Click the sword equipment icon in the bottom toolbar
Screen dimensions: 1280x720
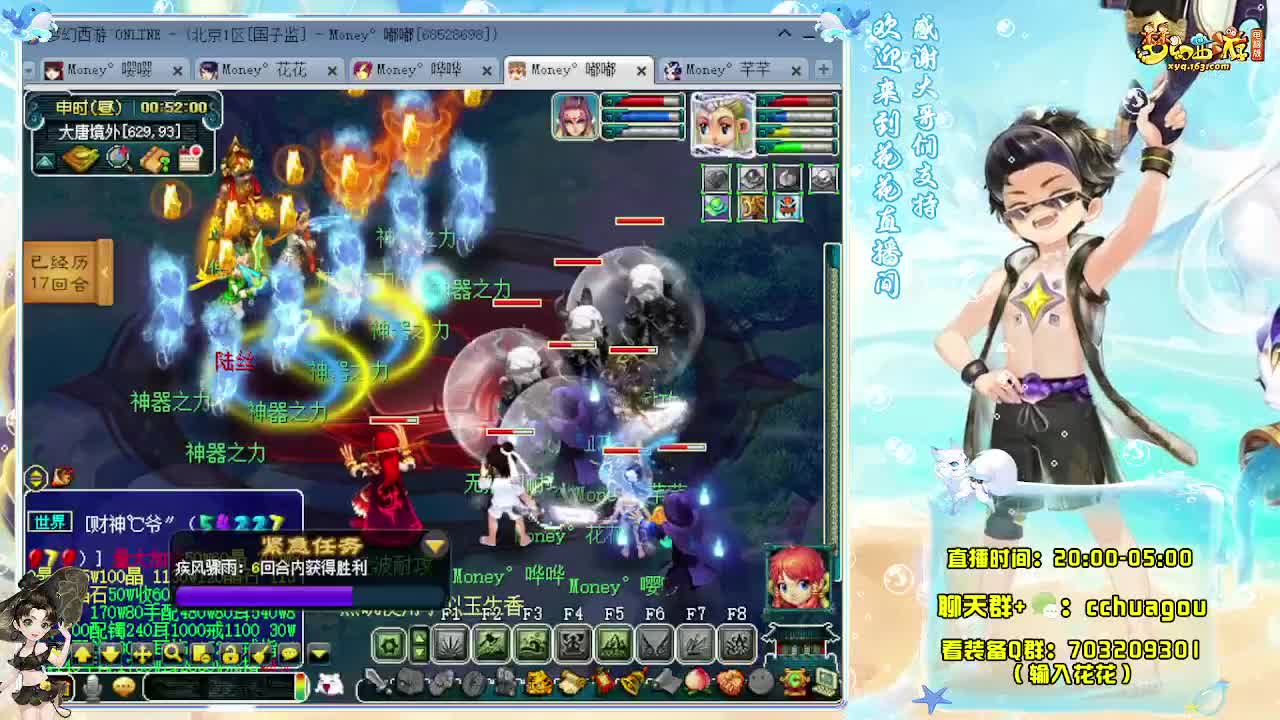[x=378, y=682]
